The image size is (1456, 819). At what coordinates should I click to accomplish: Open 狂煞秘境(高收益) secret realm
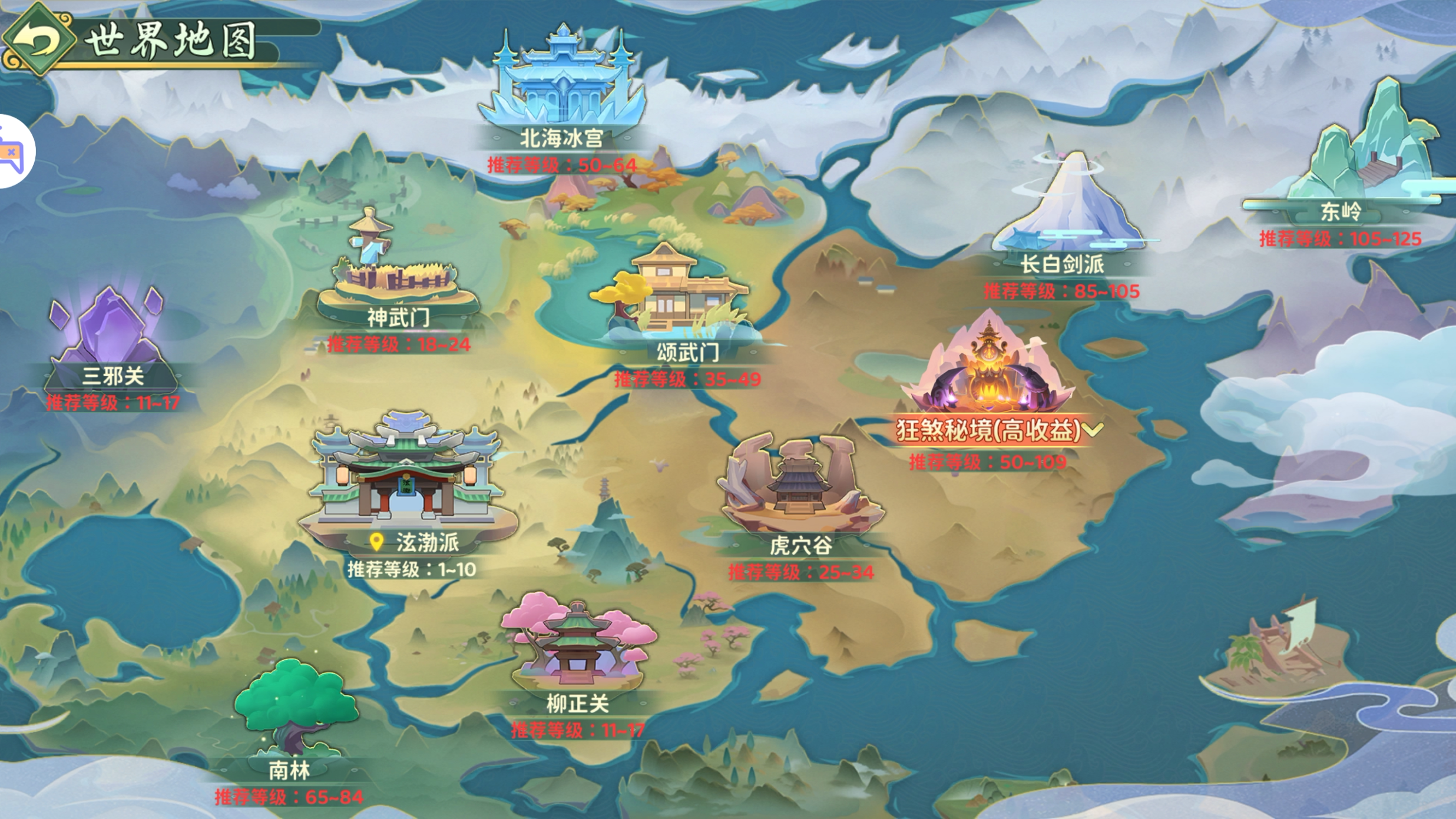tap(988, 377)
